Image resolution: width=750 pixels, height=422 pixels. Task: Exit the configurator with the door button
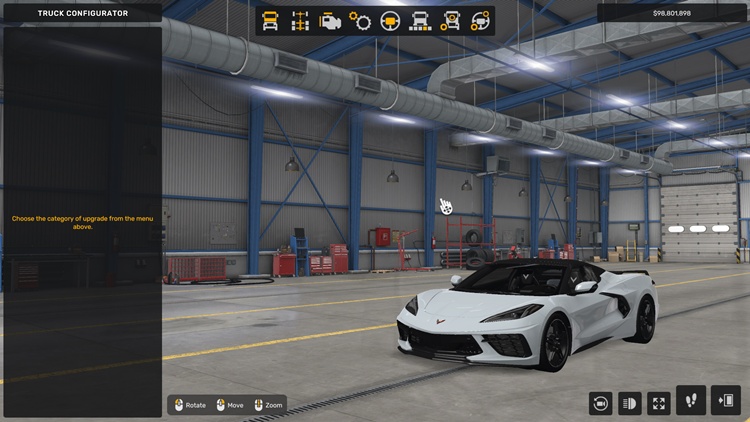click(726, 401)
